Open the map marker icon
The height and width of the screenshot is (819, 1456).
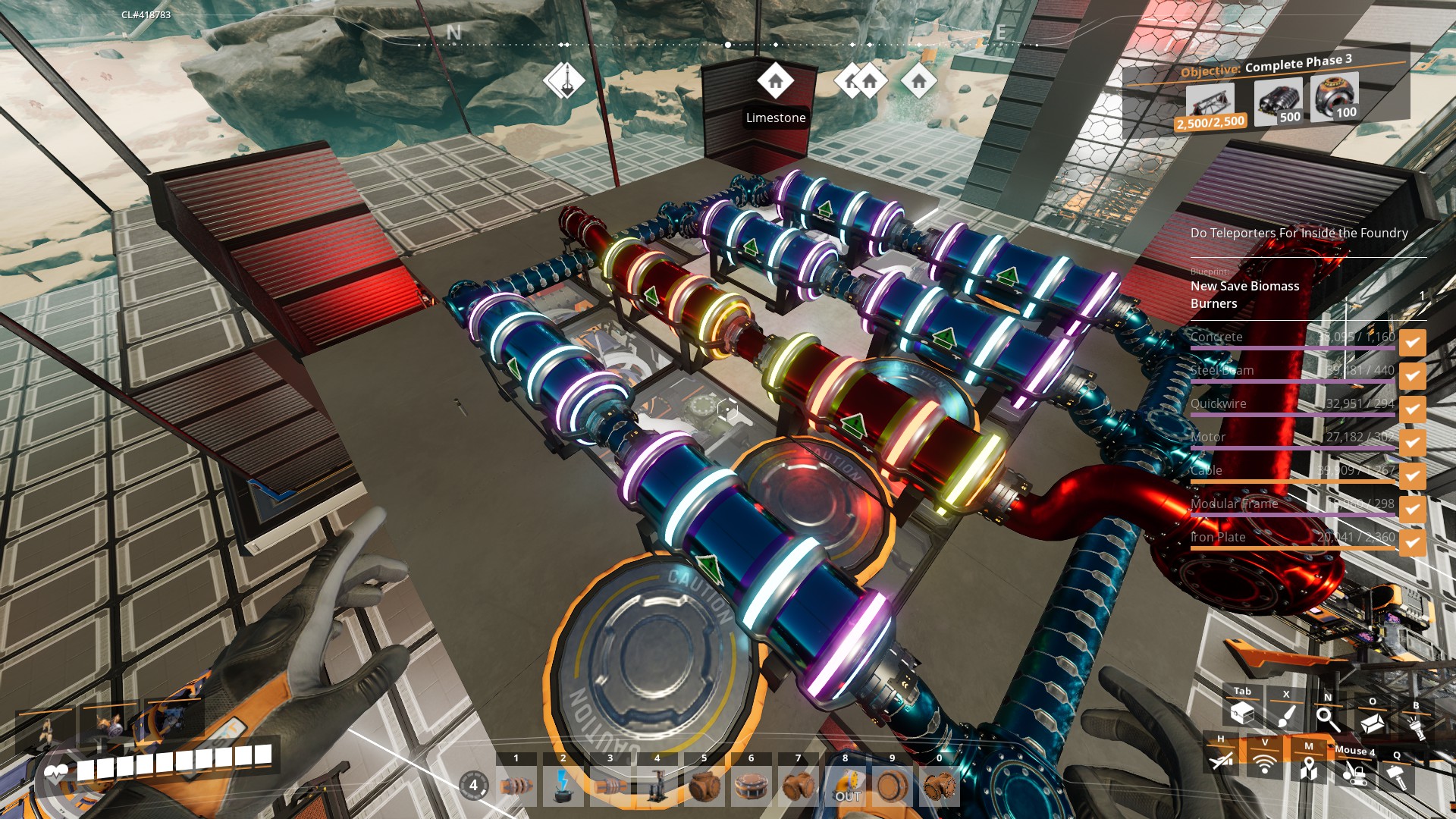[1308, 769]
